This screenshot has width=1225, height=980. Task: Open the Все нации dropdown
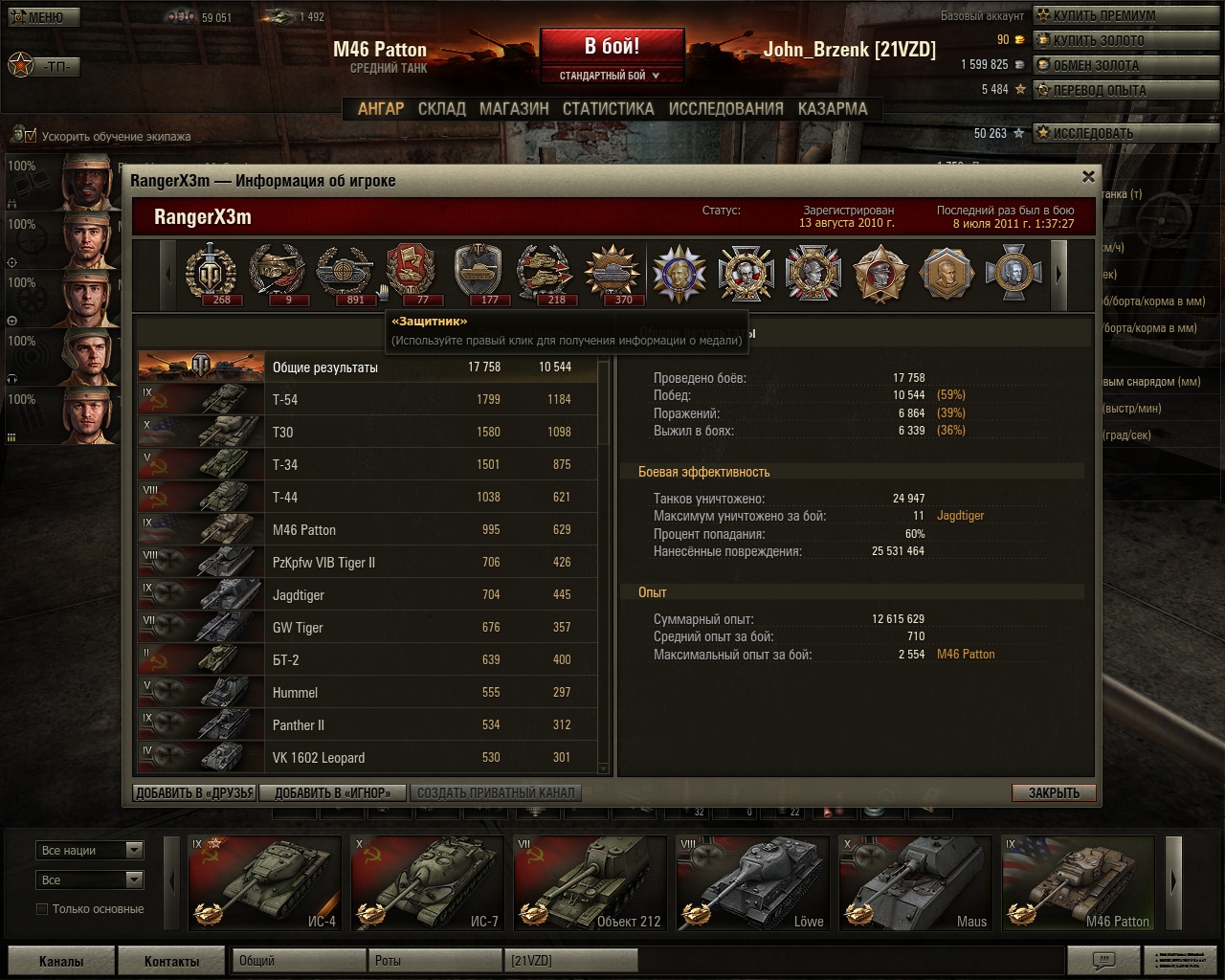click(x=90, y=851)
